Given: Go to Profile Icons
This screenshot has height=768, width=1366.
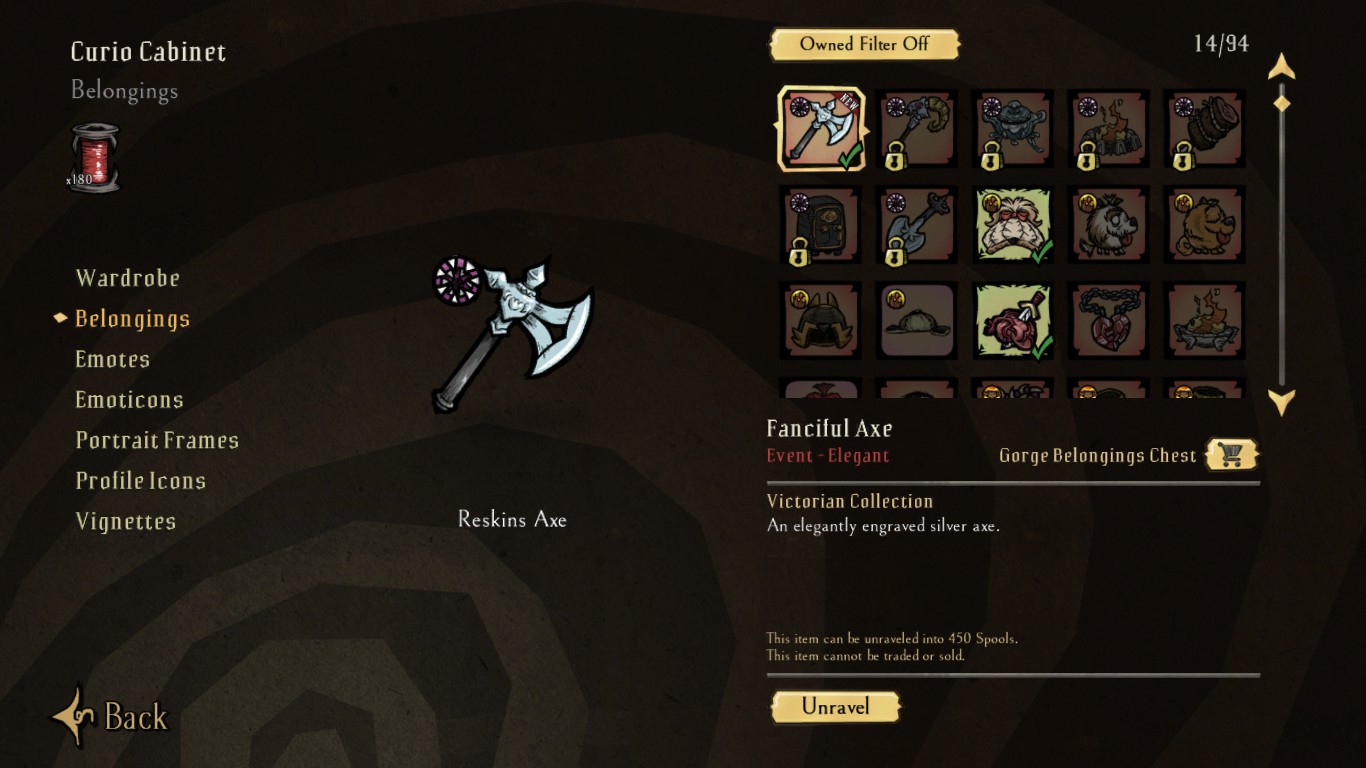Looking at the screenshot, I should coord(141,481).
